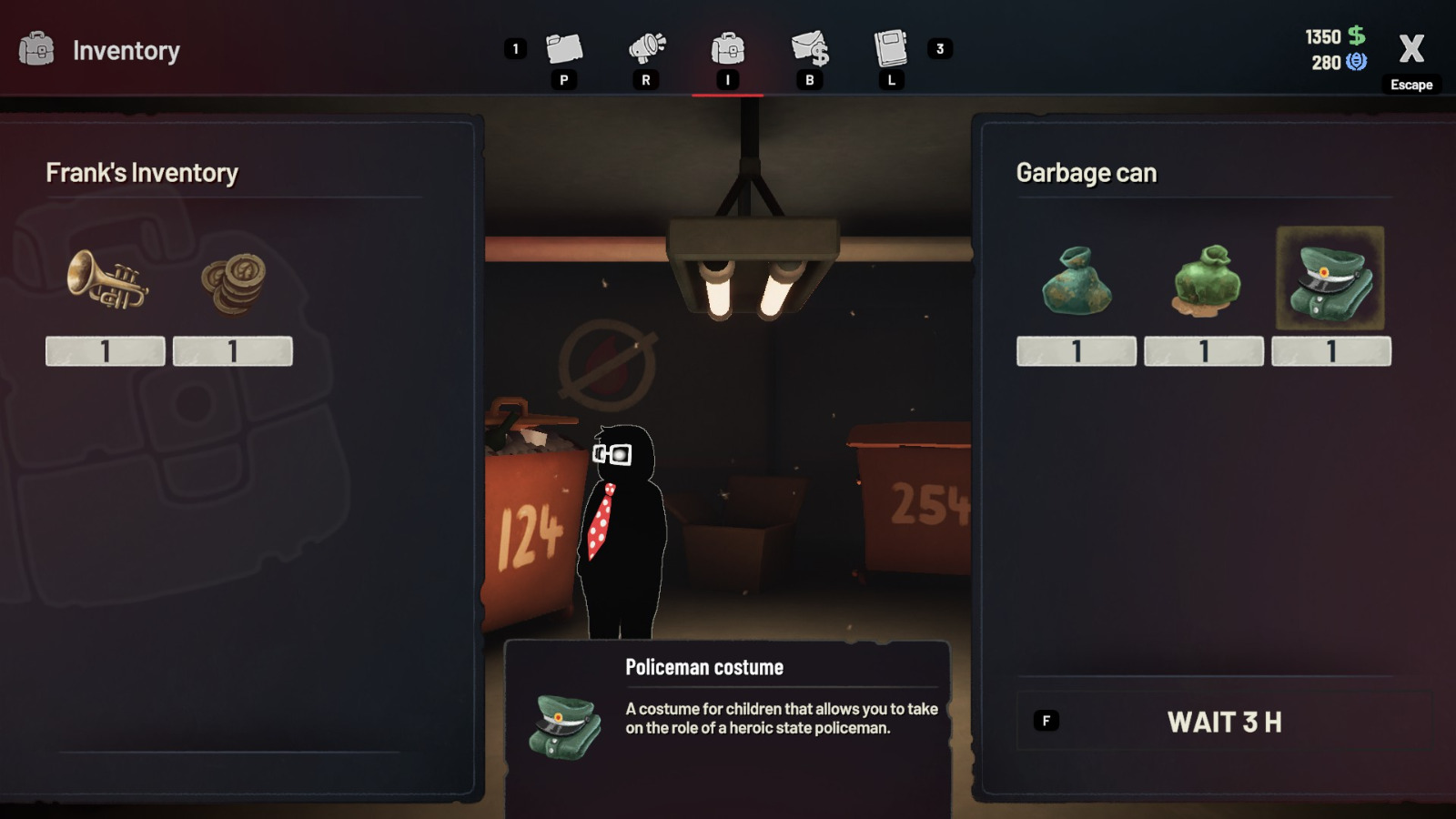Click the envelope with dollar sign B icon
This screenshot has height=819, width=1456.
(810, 50)
